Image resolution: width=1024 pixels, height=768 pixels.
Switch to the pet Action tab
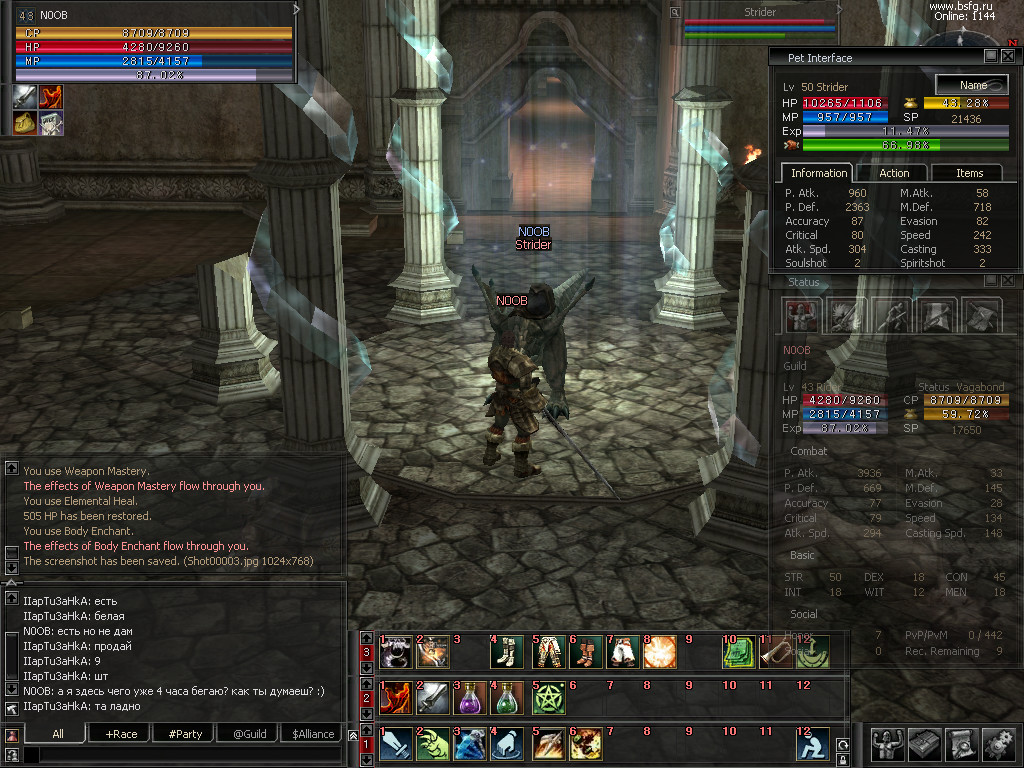click(894, 173)
